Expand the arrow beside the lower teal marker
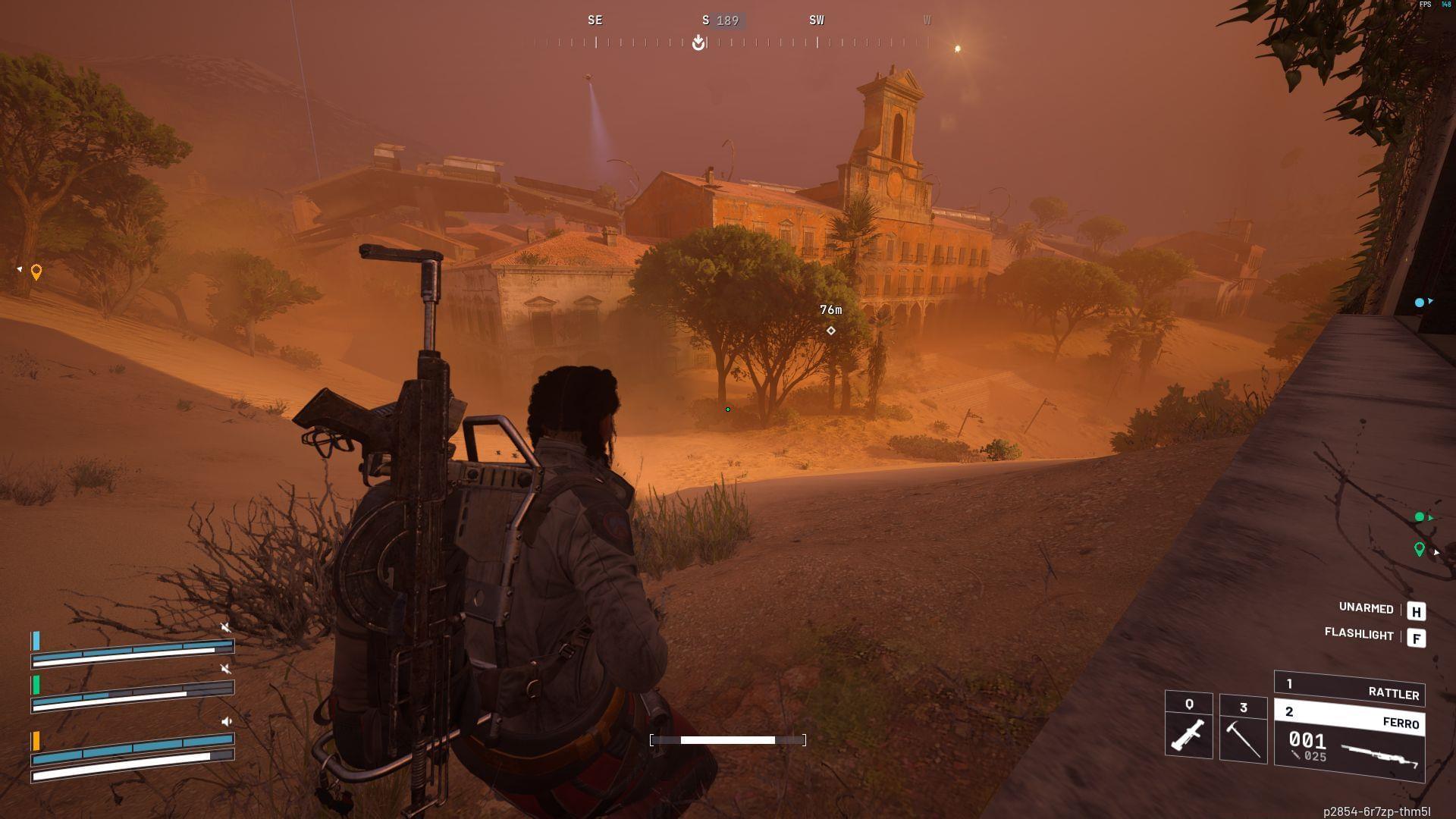 [x=1429, y=518]
